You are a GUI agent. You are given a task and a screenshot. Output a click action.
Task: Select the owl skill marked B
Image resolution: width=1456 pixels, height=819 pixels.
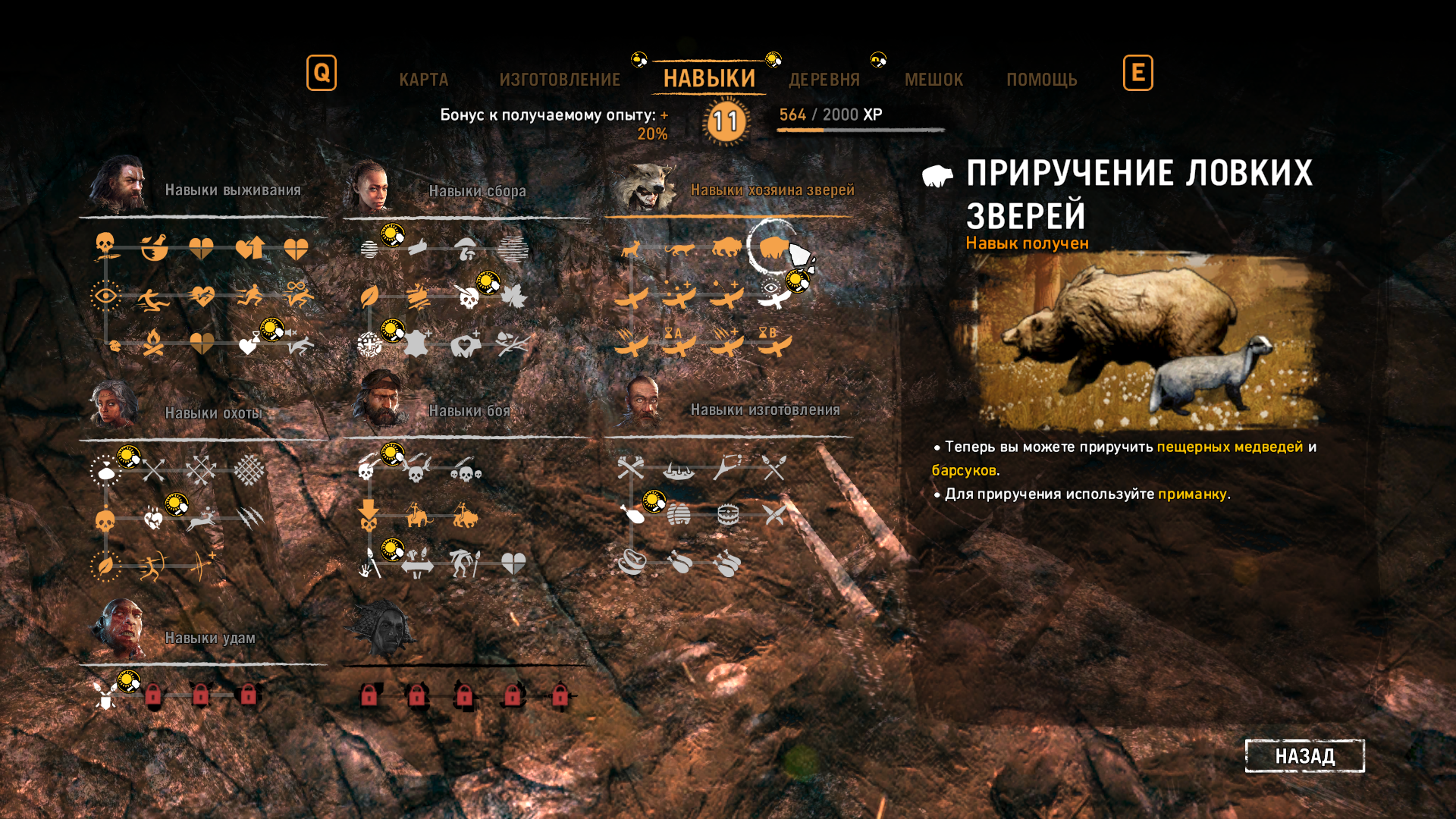tap(774, 344)
